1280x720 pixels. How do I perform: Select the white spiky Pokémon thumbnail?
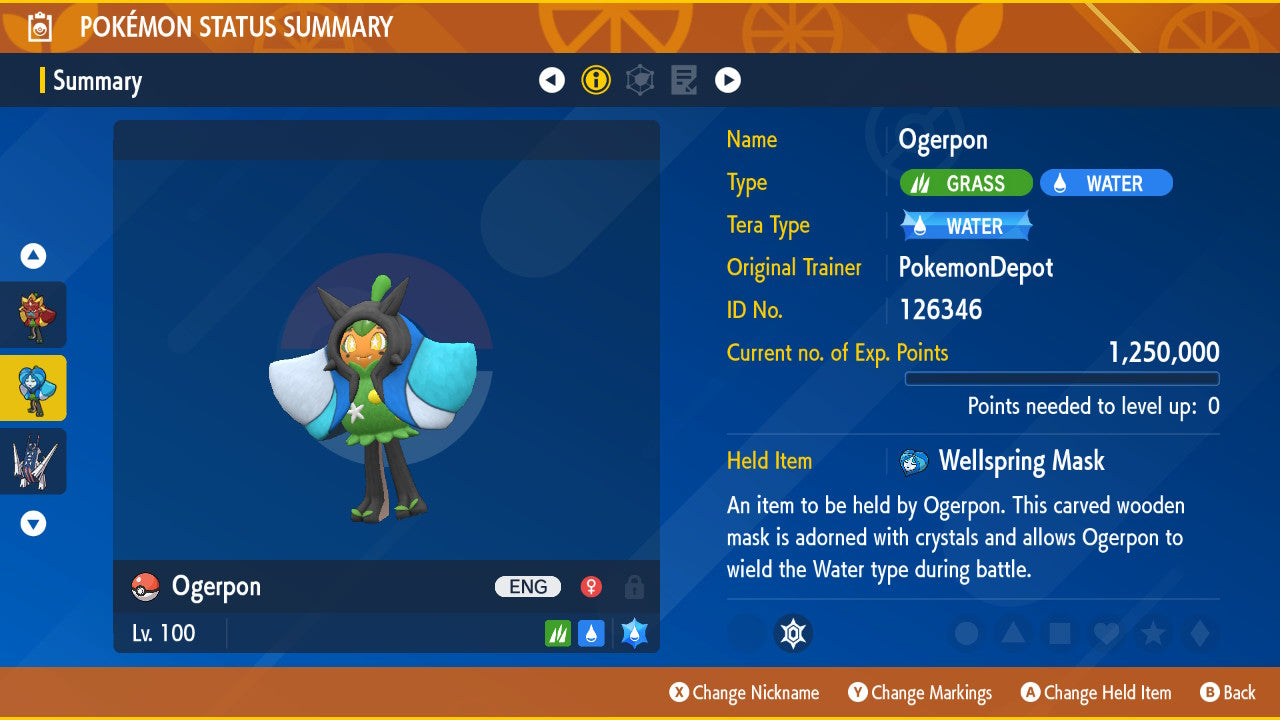(x=33, y=461)
